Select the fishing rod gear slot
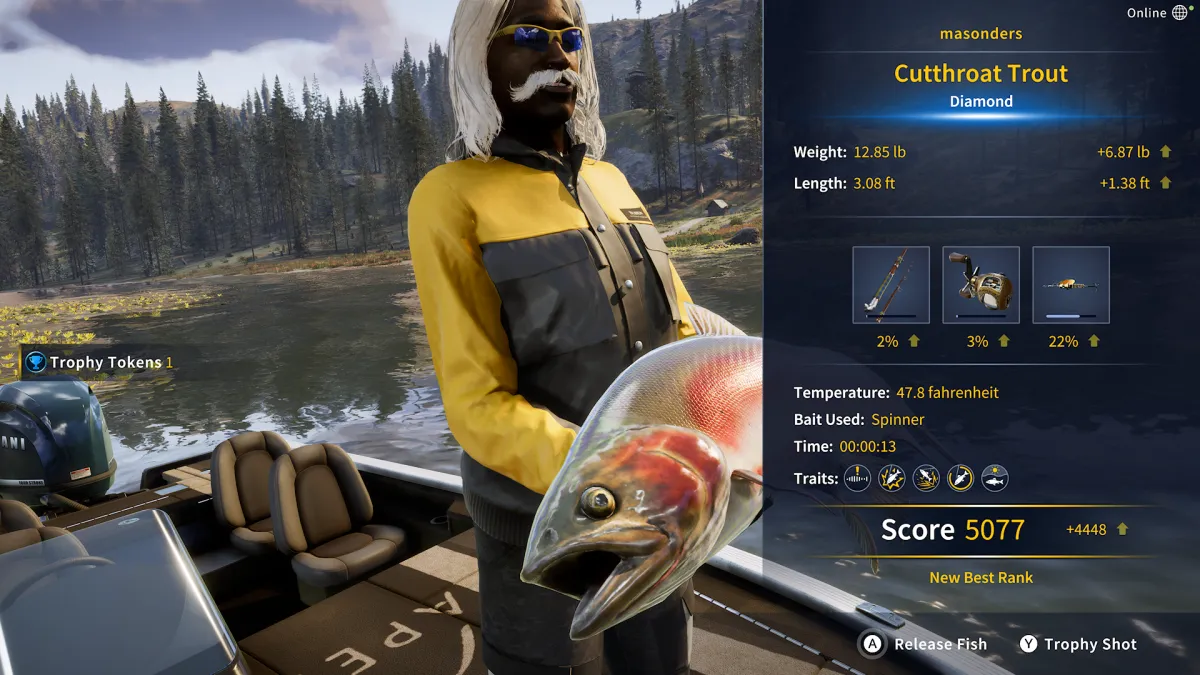This screenshot has width=1200, height=675. [x=891, y=285]
